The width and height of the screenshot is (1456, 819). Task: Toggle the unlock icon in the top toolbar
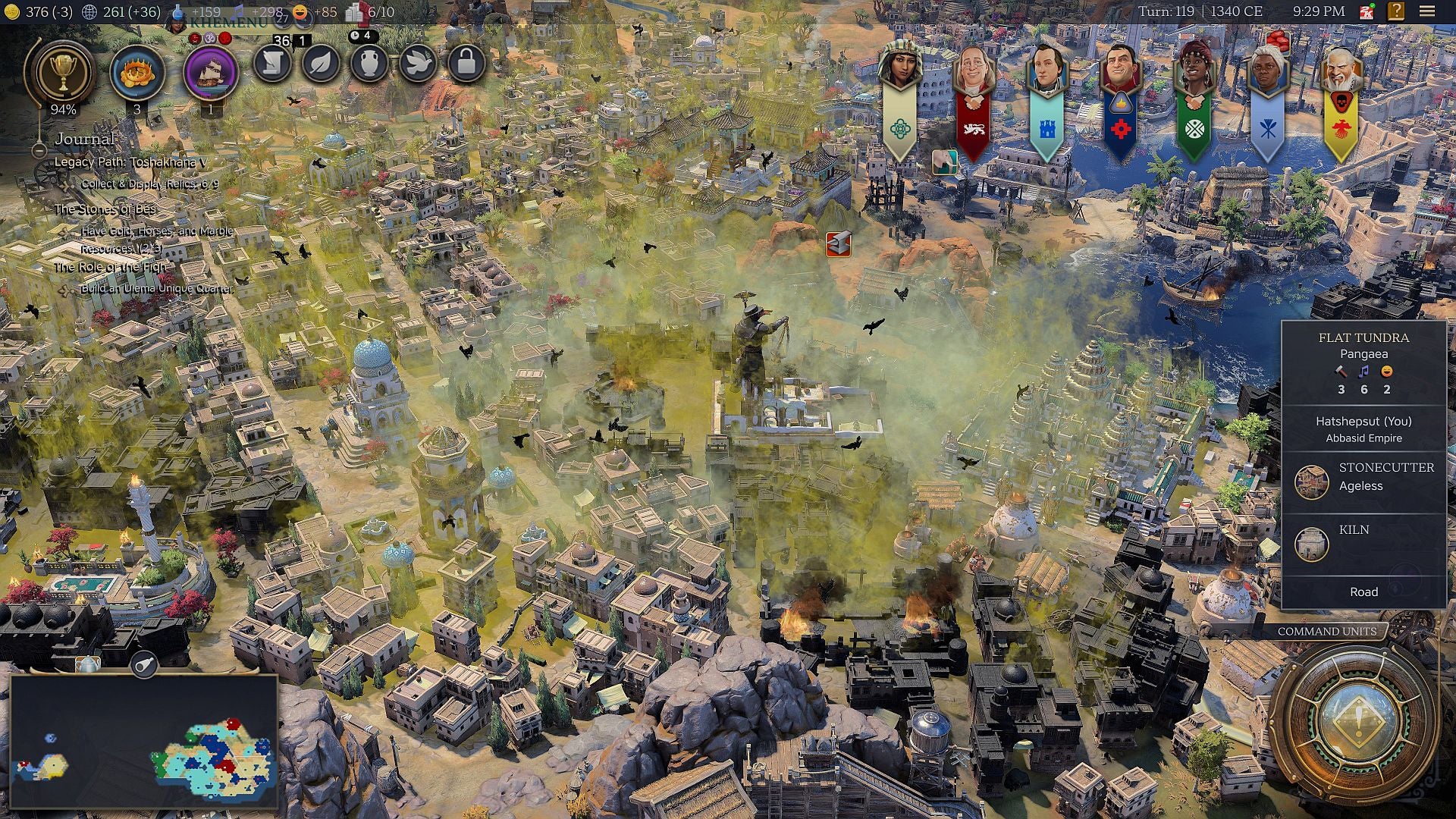pos(468,64)
